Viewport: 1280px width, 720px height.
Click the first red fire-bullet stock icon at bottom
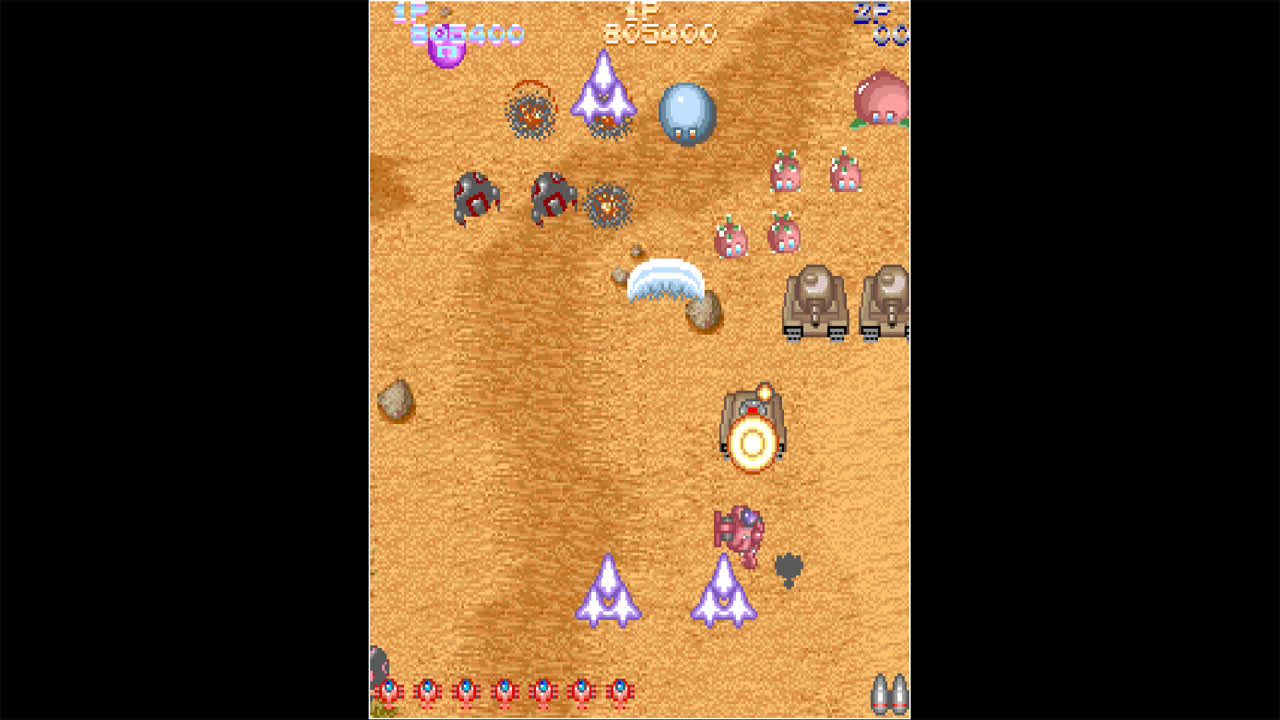click(390, 690)
